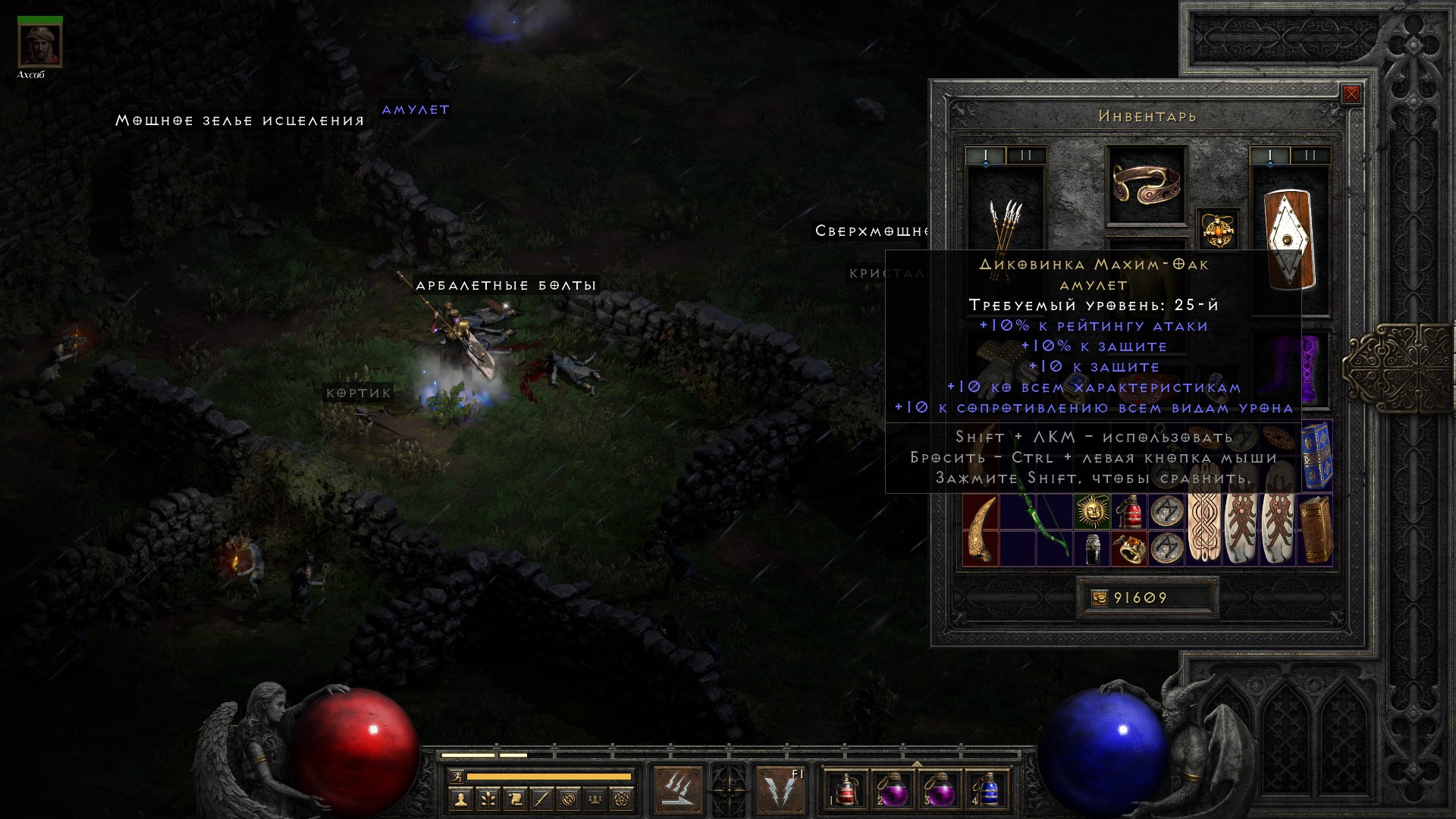Choose the golden sun charm
1456x819 pixels.
(x=1093, y=512)
